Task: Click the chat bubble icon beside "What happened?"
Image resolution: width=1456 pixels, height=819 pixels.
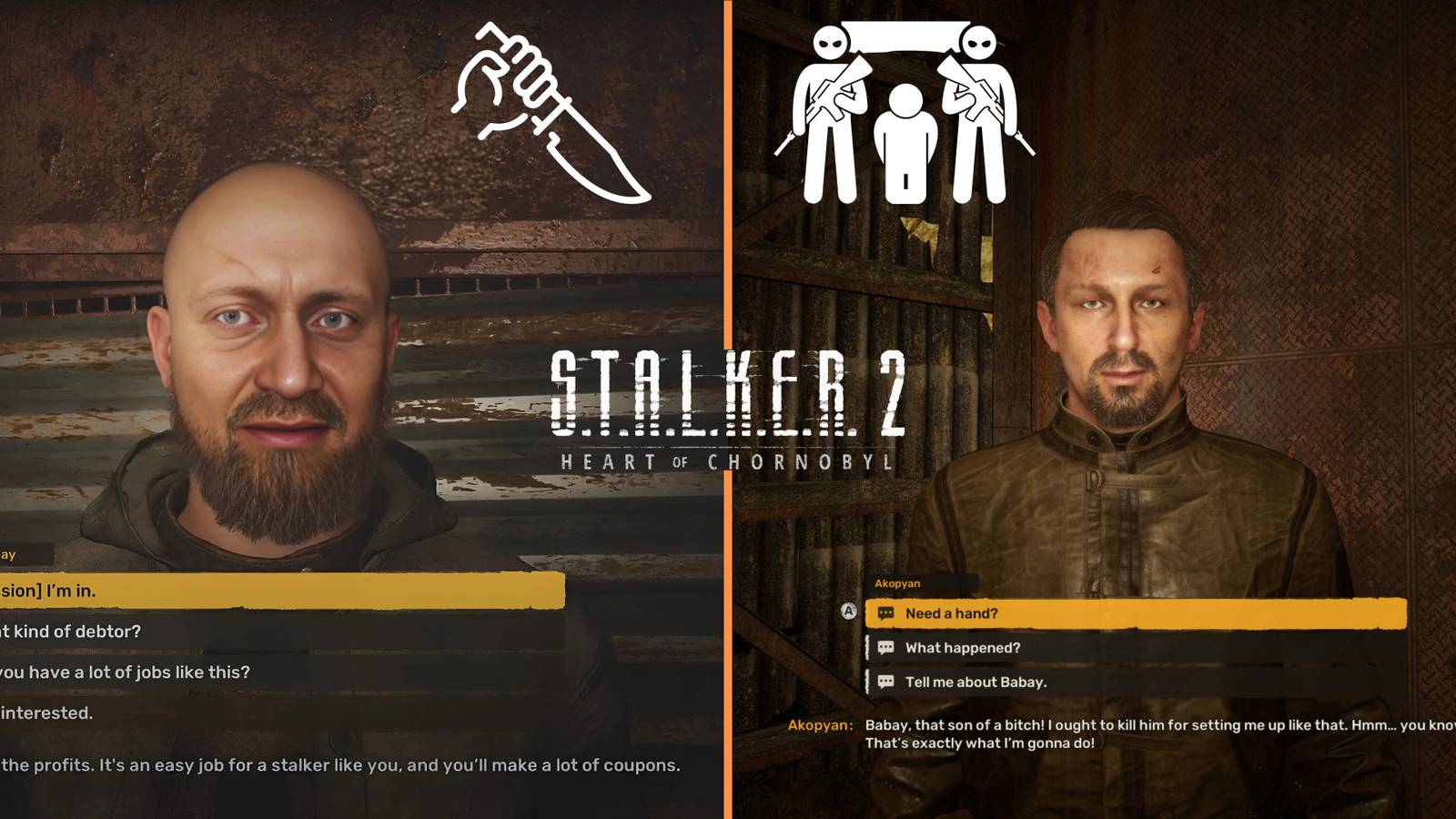Action: coord(886,648)
